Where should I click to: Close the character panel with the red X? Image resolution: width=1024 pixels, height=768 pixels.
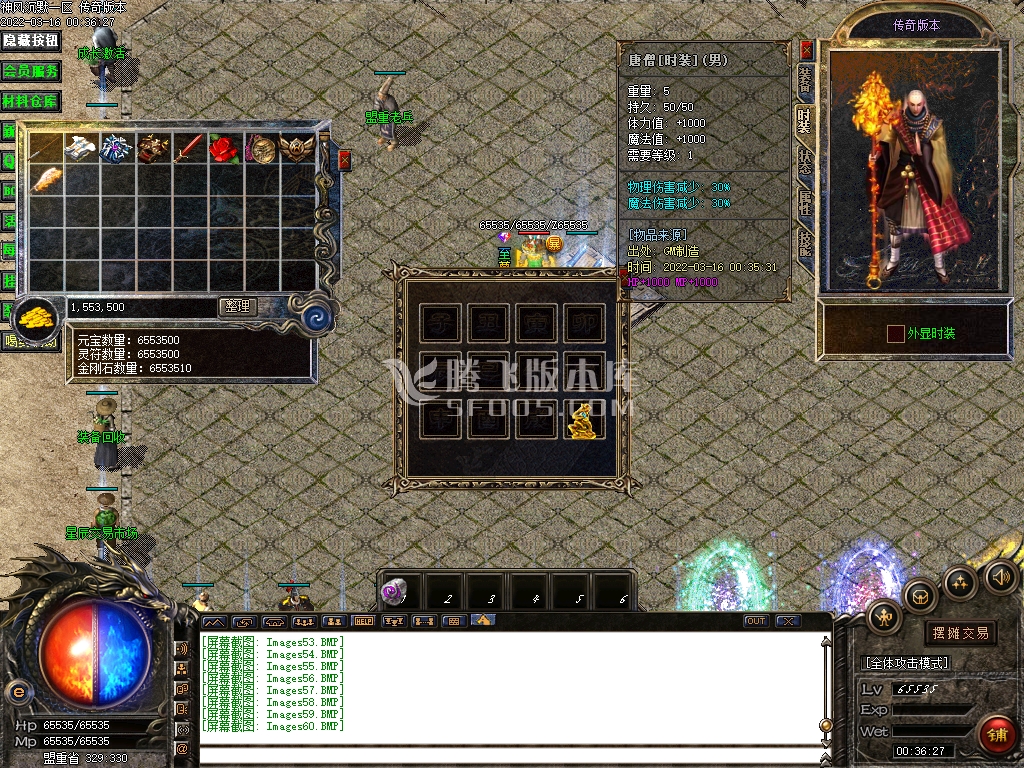(x=807, y=49)
